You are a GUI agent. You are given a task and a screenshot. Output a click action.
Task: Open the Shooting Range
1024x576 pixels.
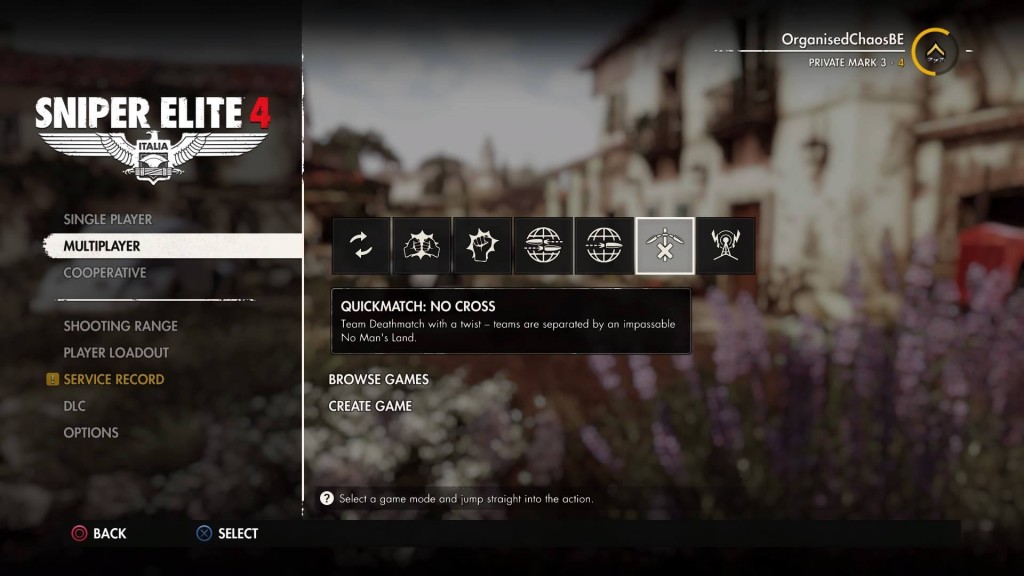pyautogui.click(x=120, y=326)
